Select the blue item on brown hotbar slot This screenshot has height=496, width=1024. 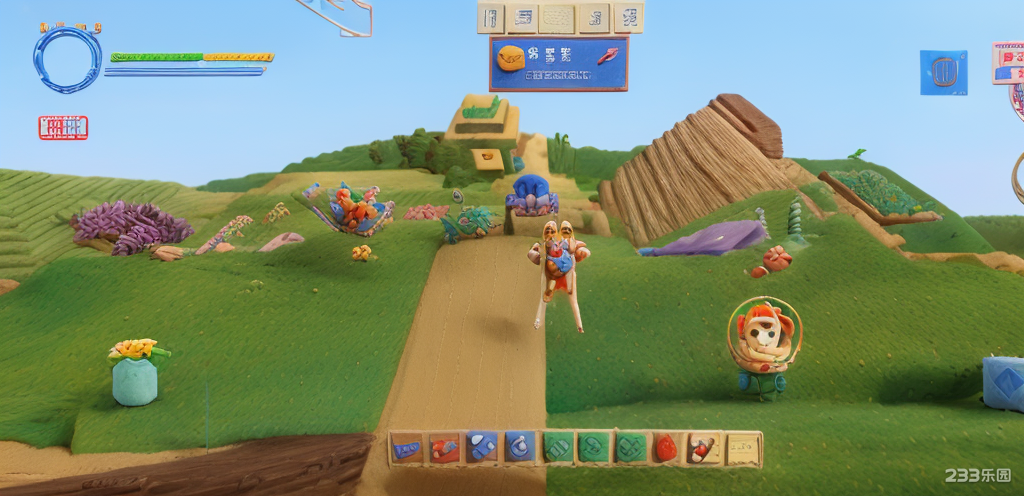[406, 447]
